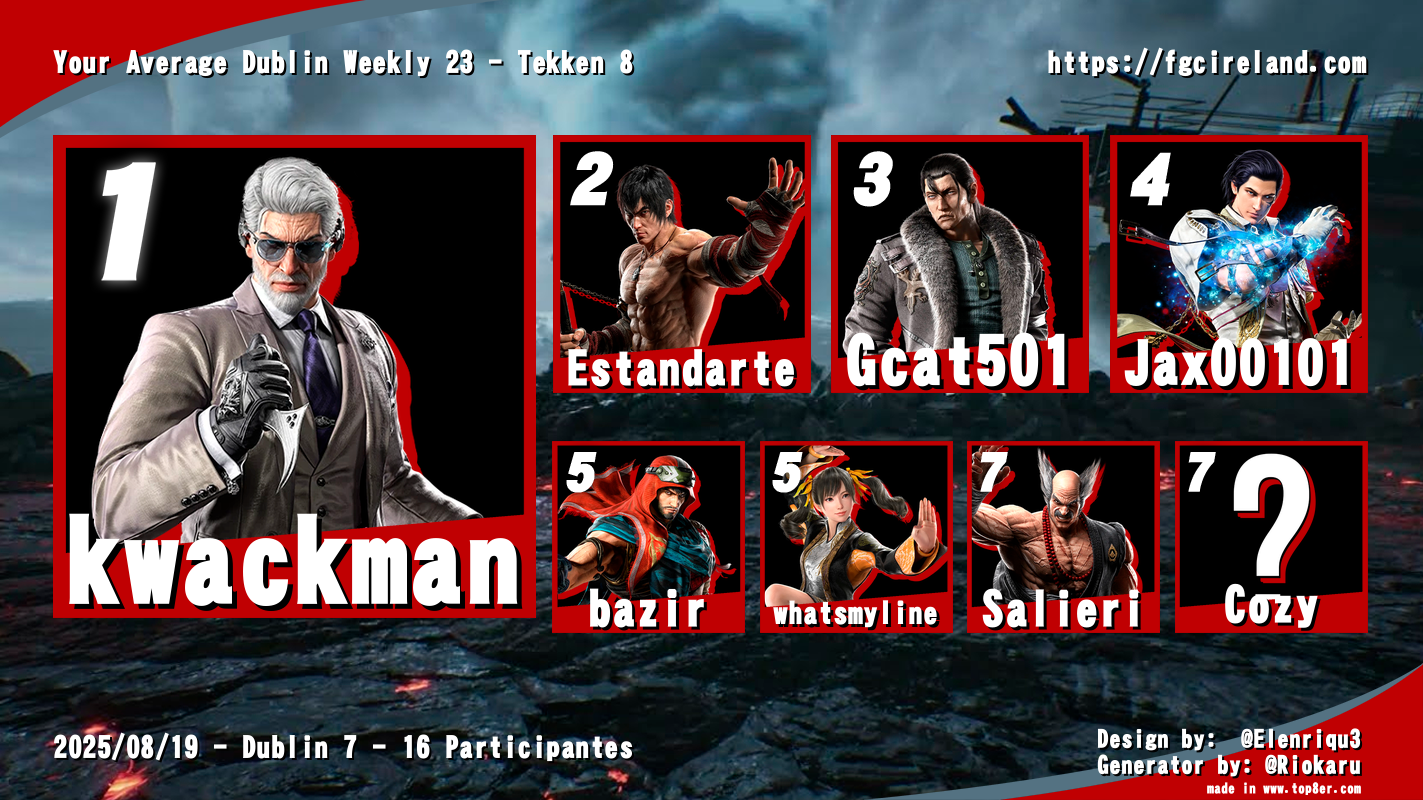The height and width of the screenshot is (800, 1423).
Task: Select the Jax00101 player card
Action: [1238, 264]
